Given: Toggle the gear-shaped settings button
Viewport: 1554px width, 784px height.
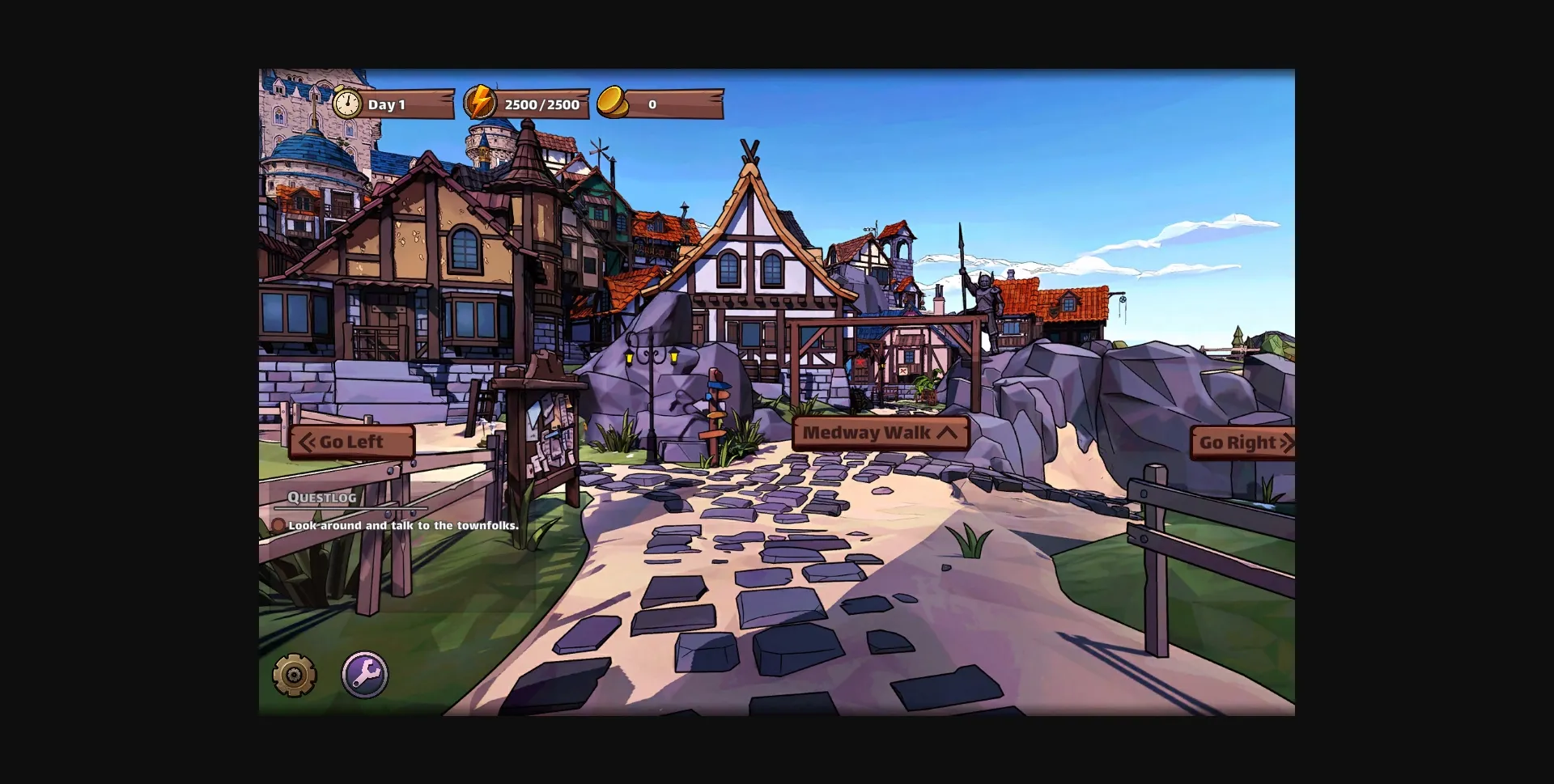Looking at the screenshot, I should pyautogui.click(x=294, y=672).
